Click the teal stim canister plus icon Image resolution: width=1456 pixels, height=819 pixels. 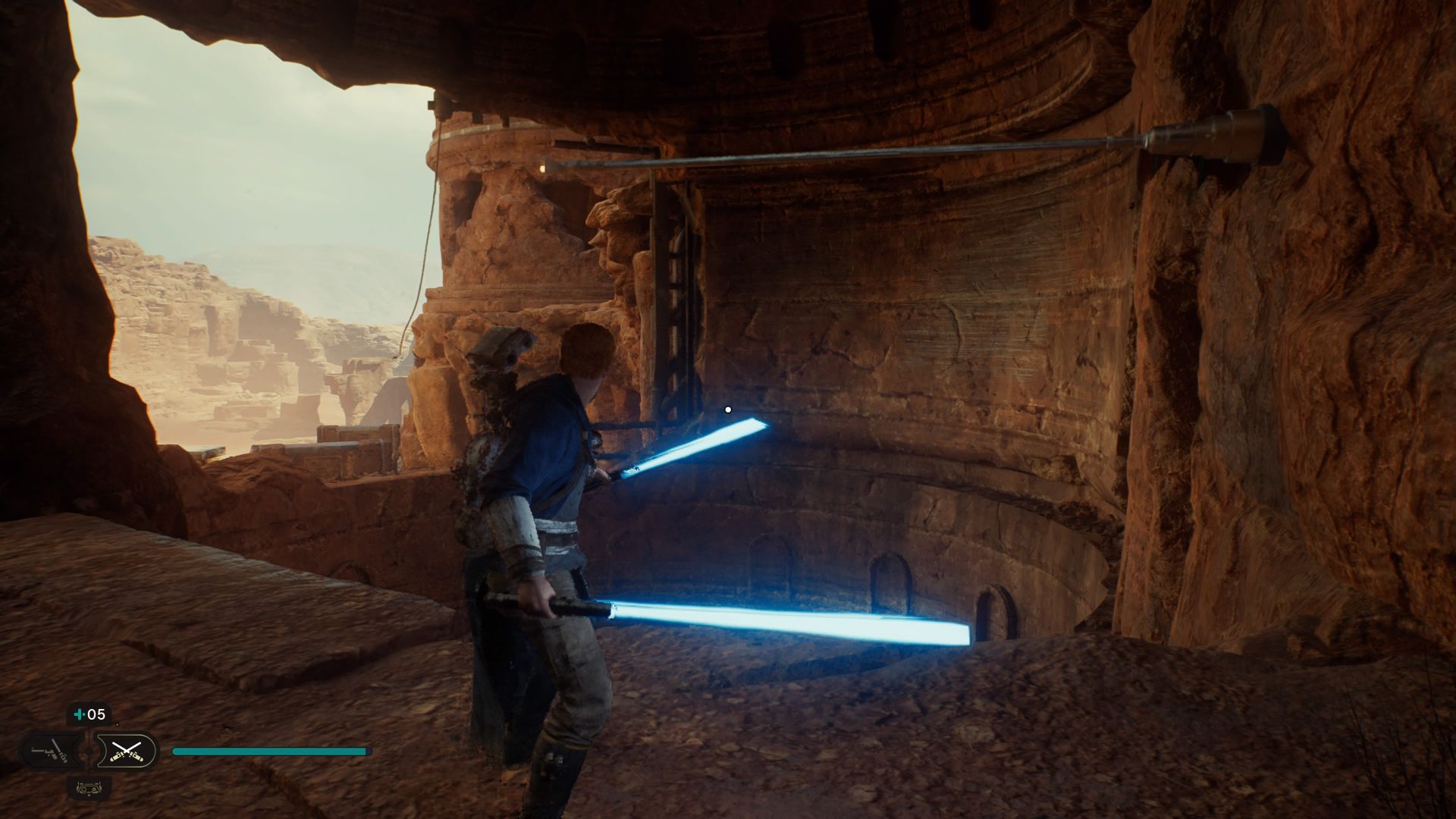click(x=80, y=714)
